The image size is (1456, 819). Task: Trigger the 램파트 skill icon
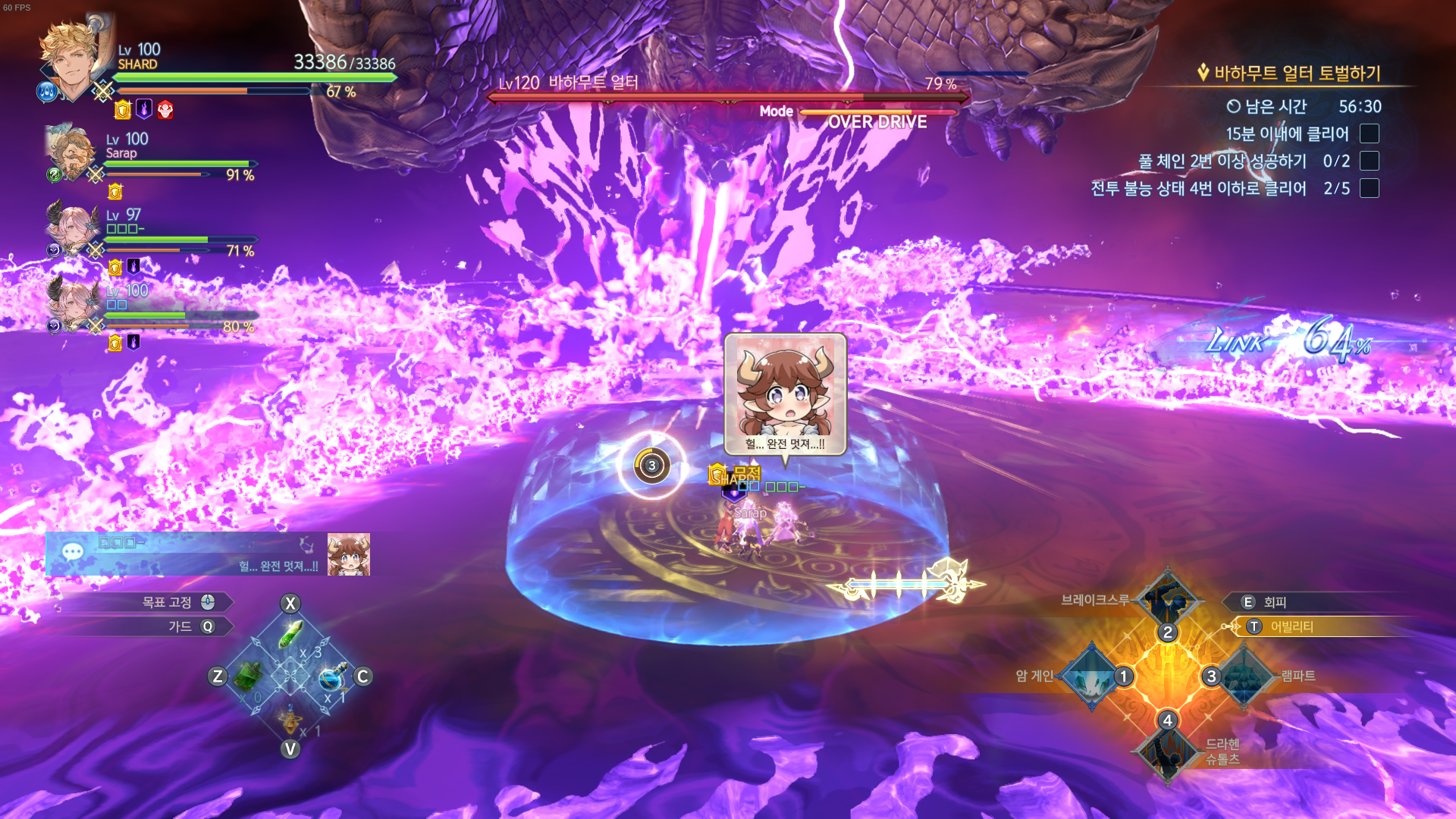(x=1244, y=676)
